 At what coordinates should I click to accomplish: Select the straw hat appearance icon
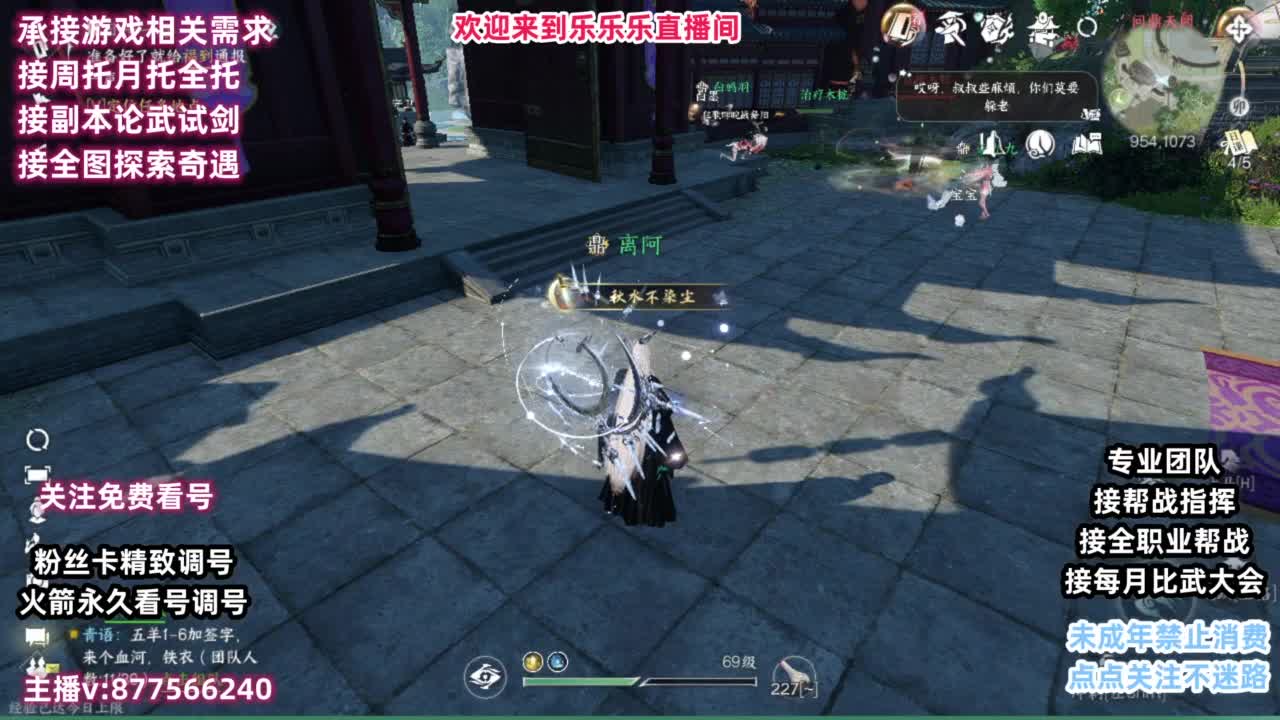(x=950, y=25)
